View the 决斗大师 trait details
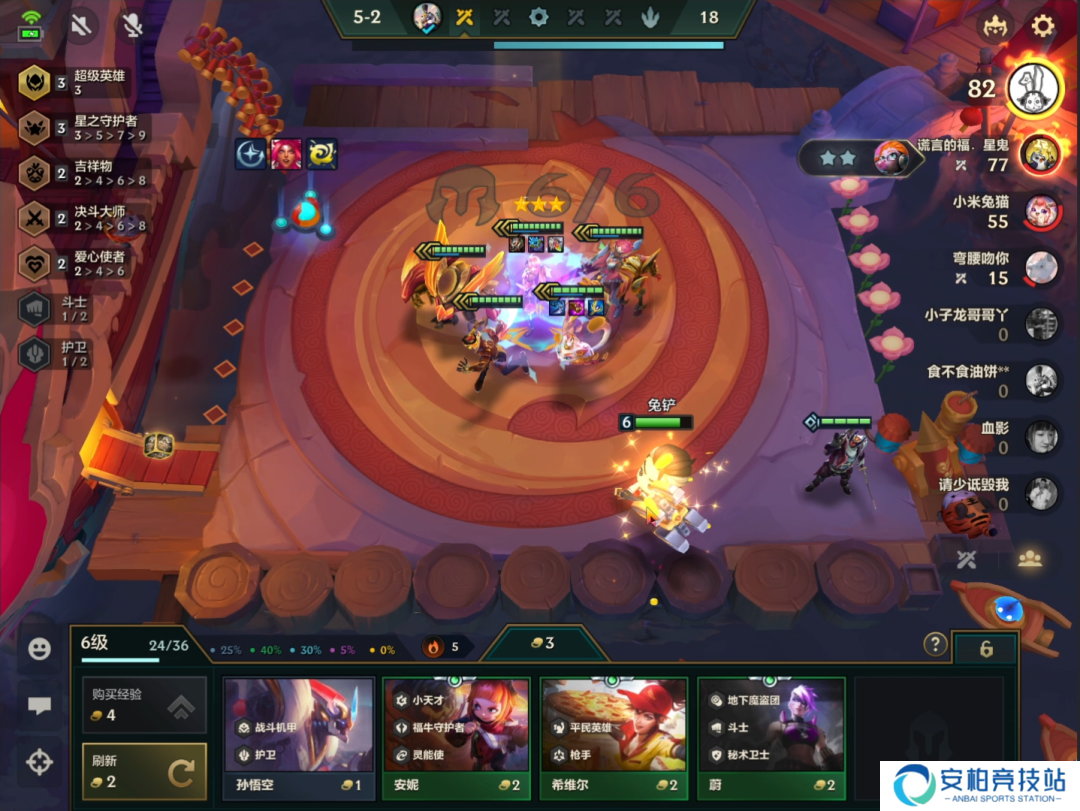 coord(85,217)
